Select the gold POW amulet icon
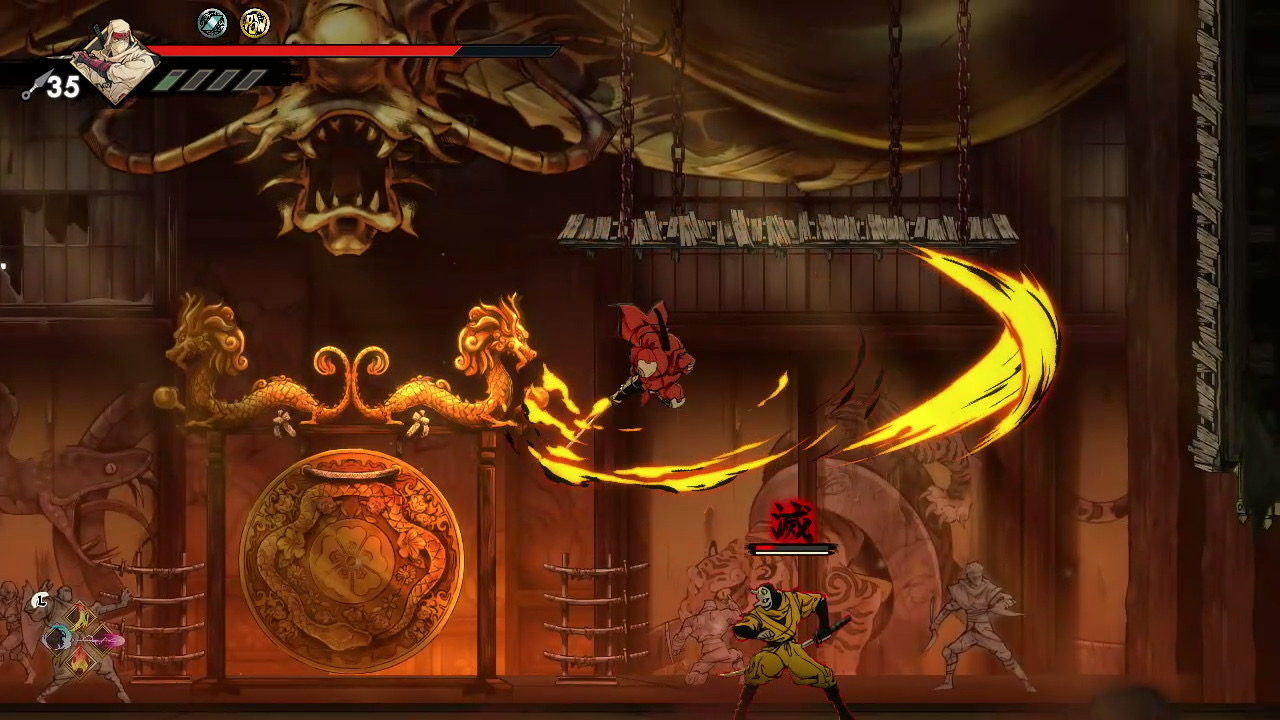The width and height of the screenshot is (1280, 720). click(255, 22)
